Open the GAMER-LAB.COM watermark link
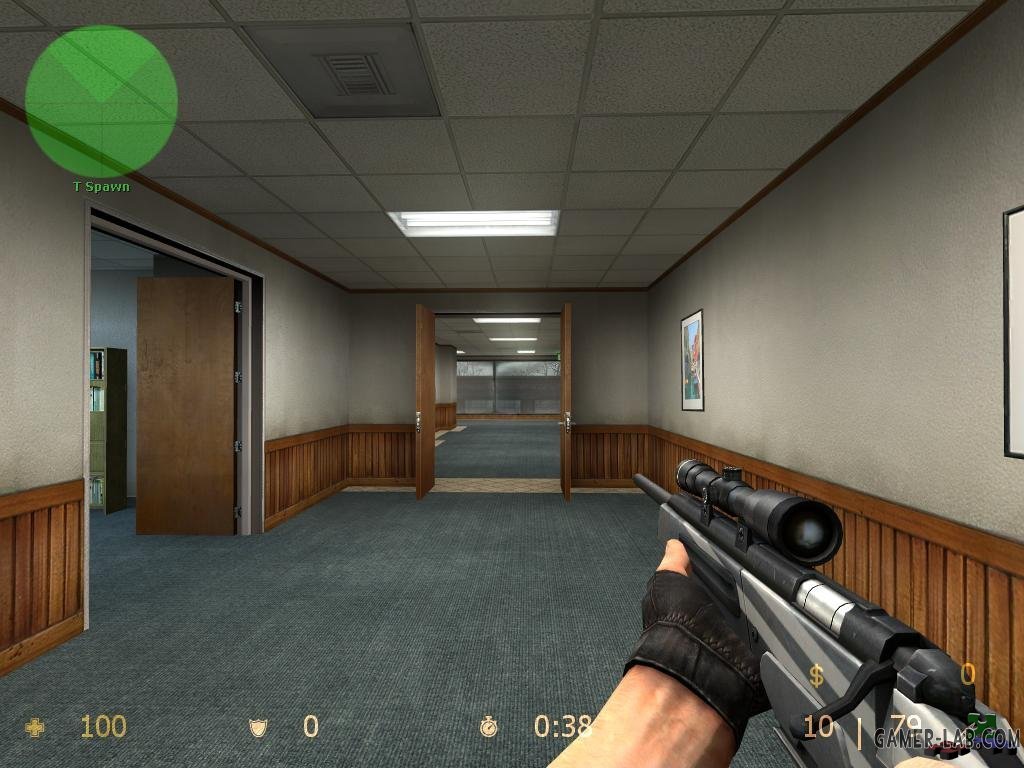 (946, 738)
